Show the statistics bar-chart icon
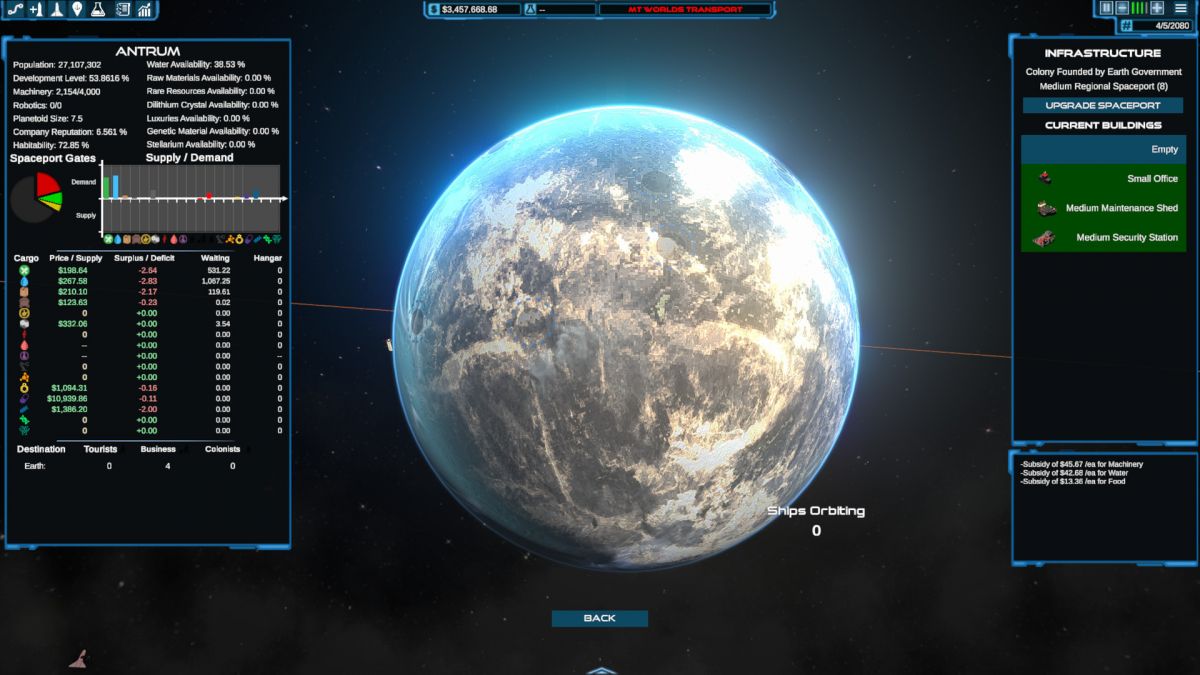The image size is (1200, 675). pos(145,10)
